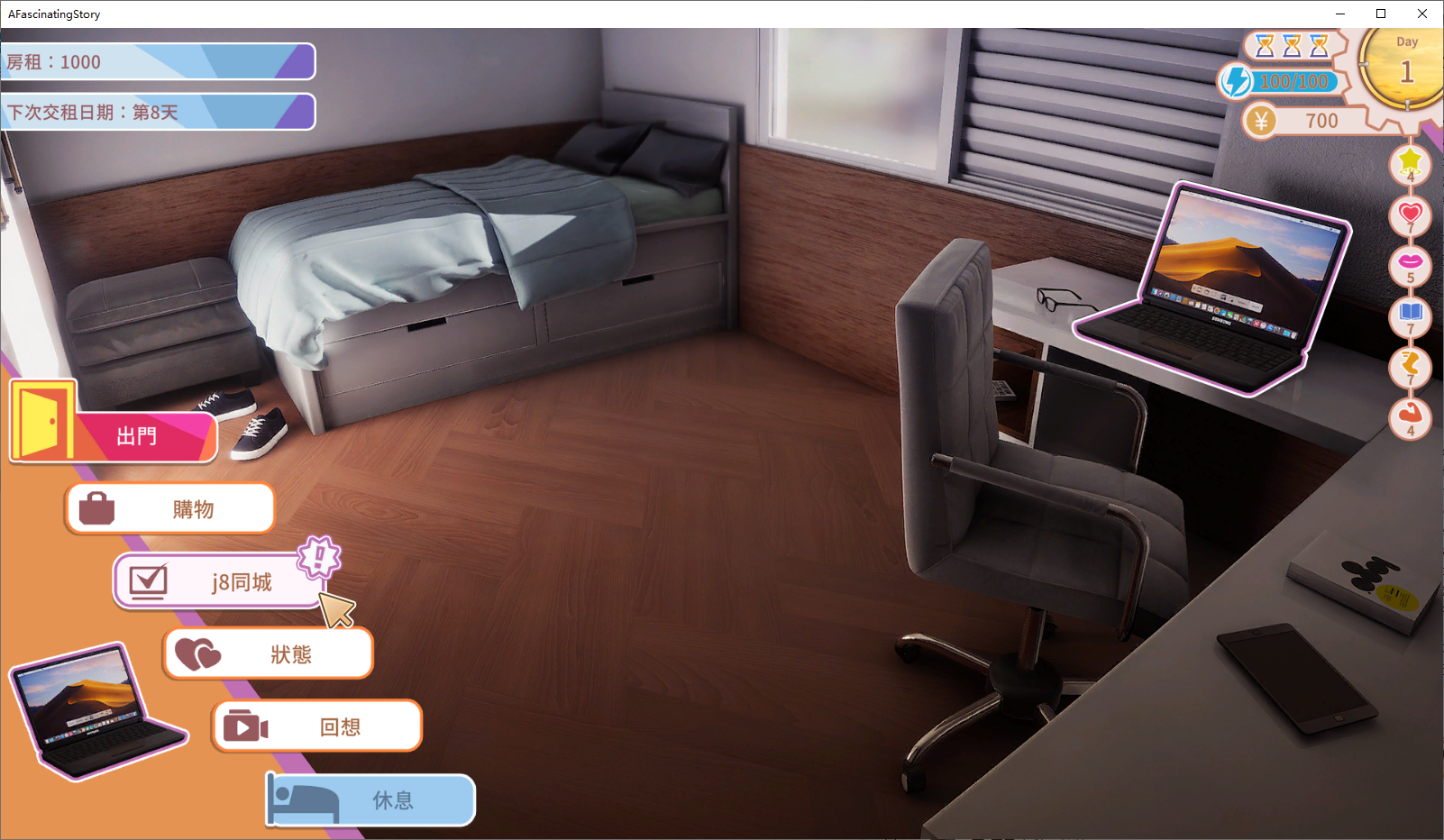
Task: Select the red heart stat icon
Action: click(1410, 215)
